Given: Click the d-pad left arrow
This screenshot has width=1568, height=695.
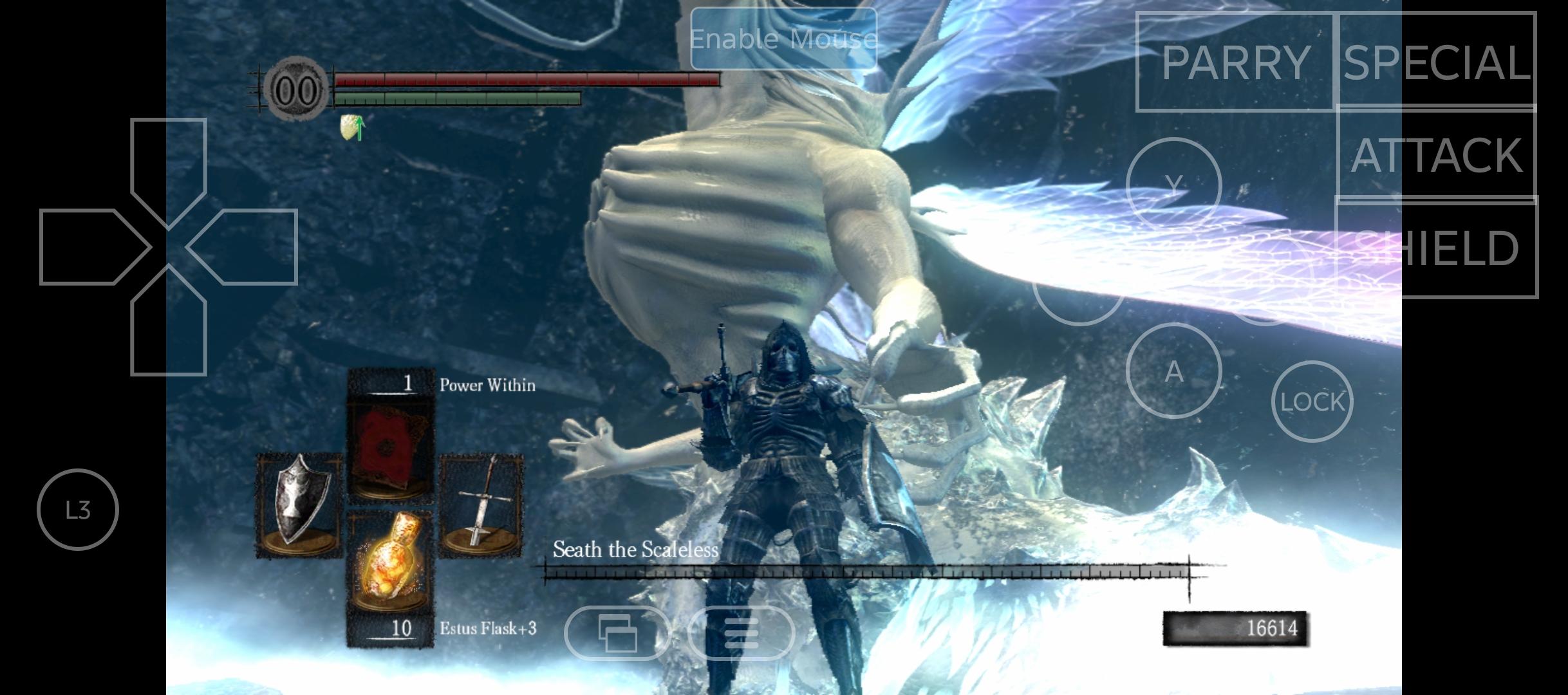Looking at the screenshot, I should pyautogui.click(x=88, y=247).
